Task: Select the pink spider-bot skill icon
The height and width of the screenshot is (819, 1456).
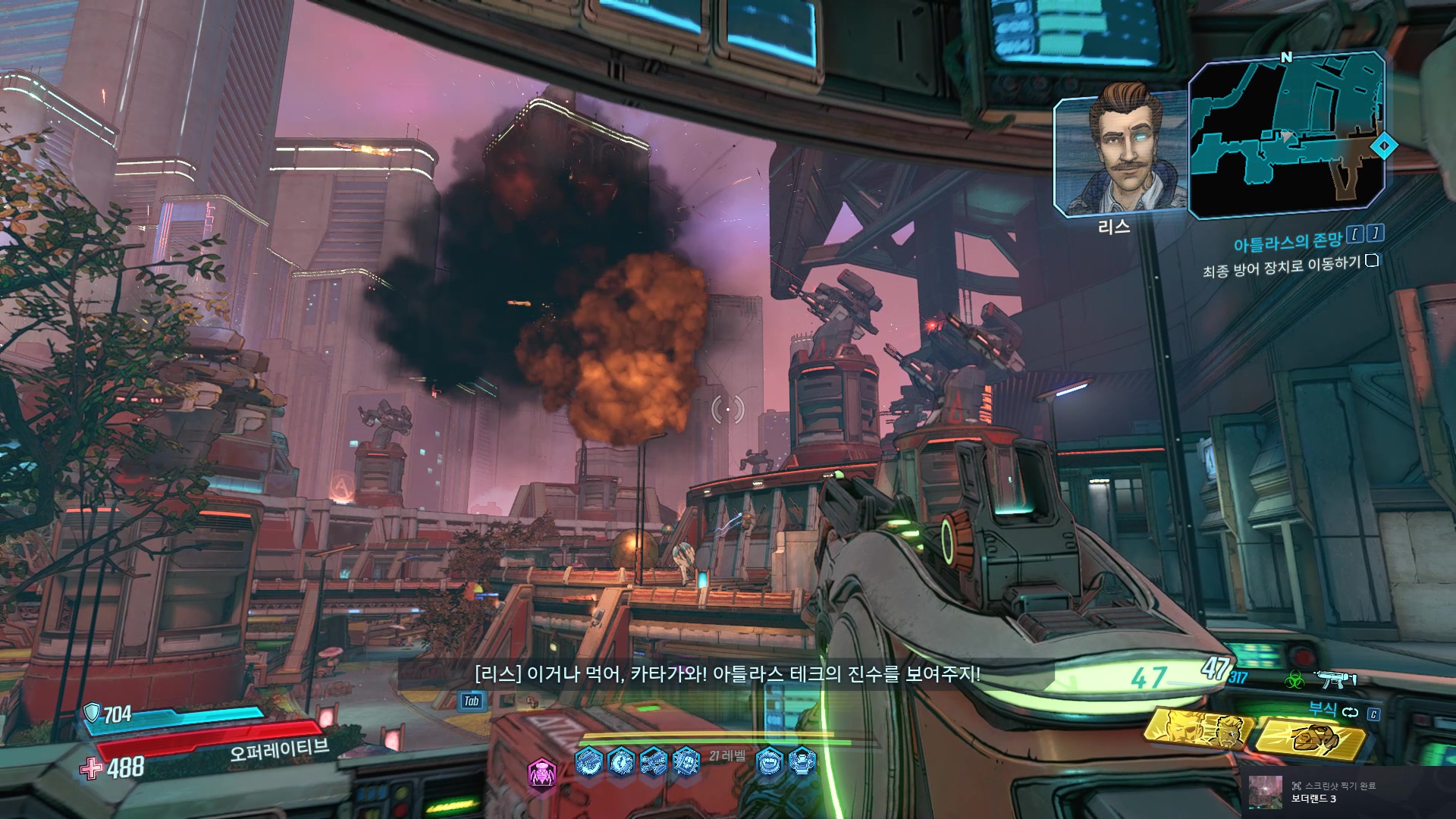Action: pos(541,773)
